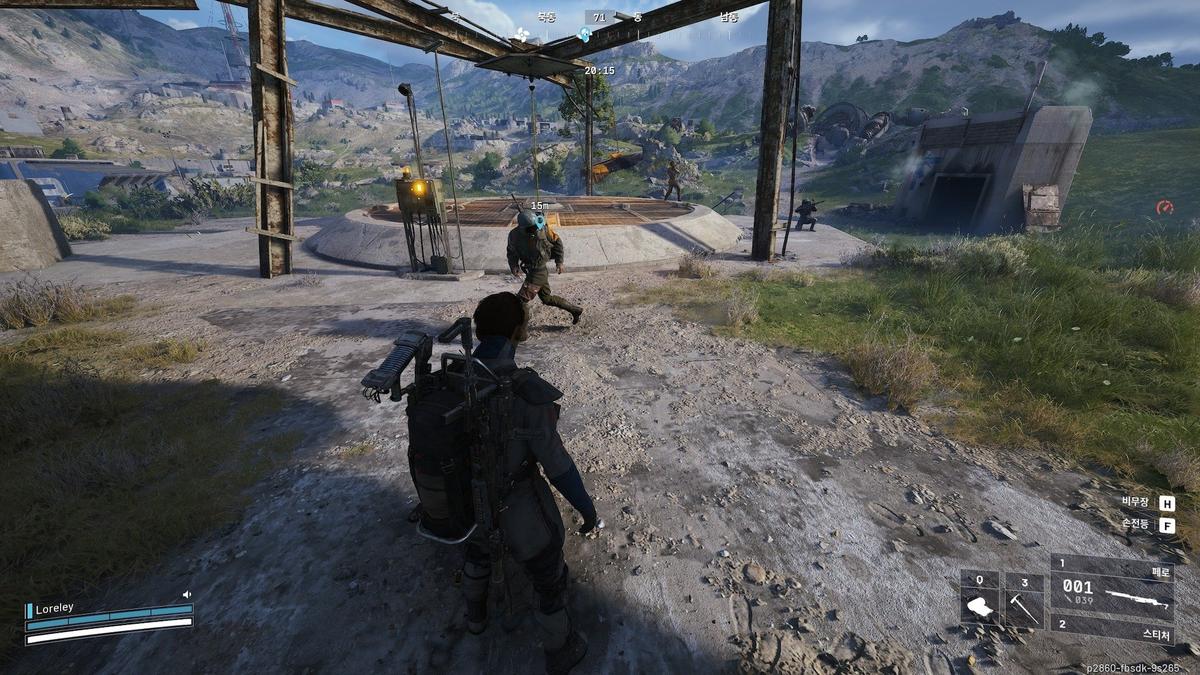Click the blue teammate marker on the compass
1200x675 pixels.
585,34
